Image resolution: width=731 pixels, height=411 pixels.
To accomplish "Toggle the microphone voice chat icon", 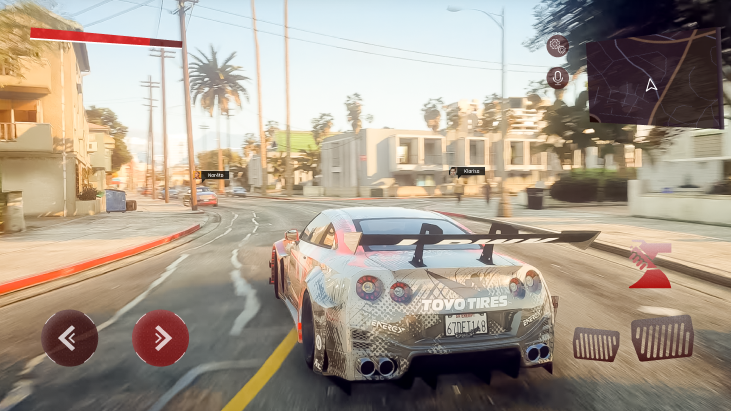I will (x=558, y=78).
